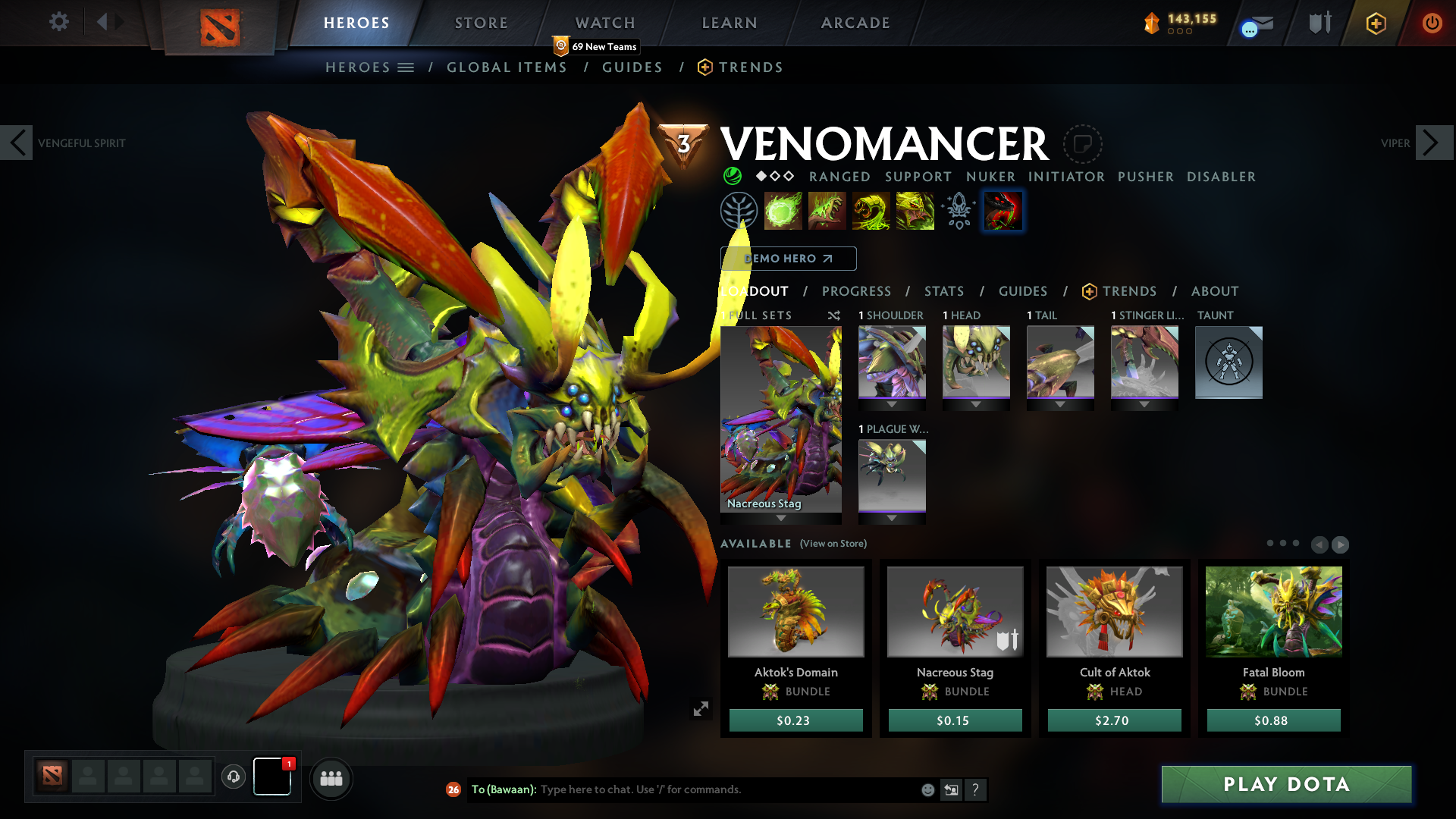Click the Play Dota button
This screenshot has width=1456, height=819.
pos(1286,784)
